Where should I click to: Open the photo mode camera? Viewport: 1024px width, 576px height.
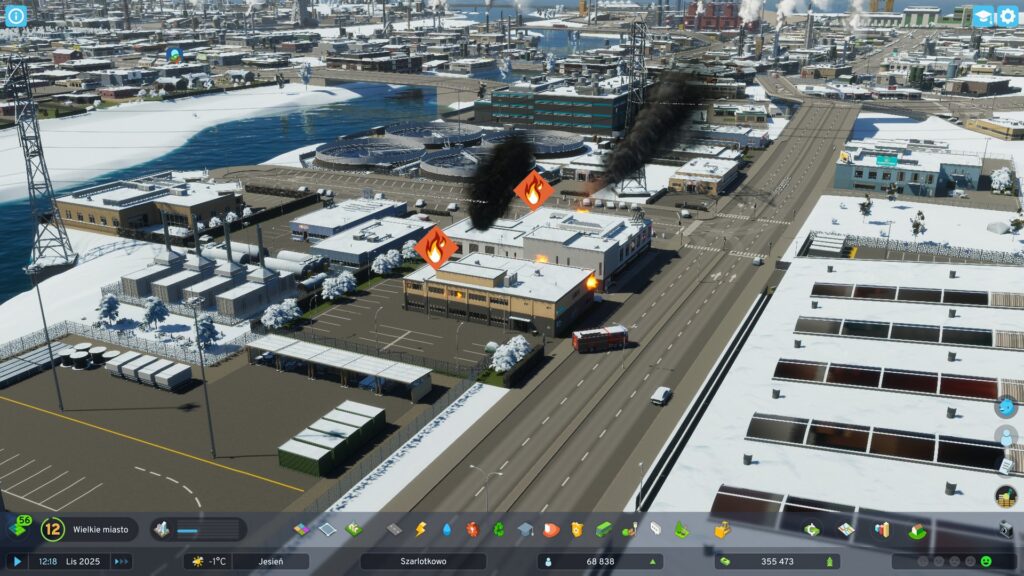pos(1006,528)
